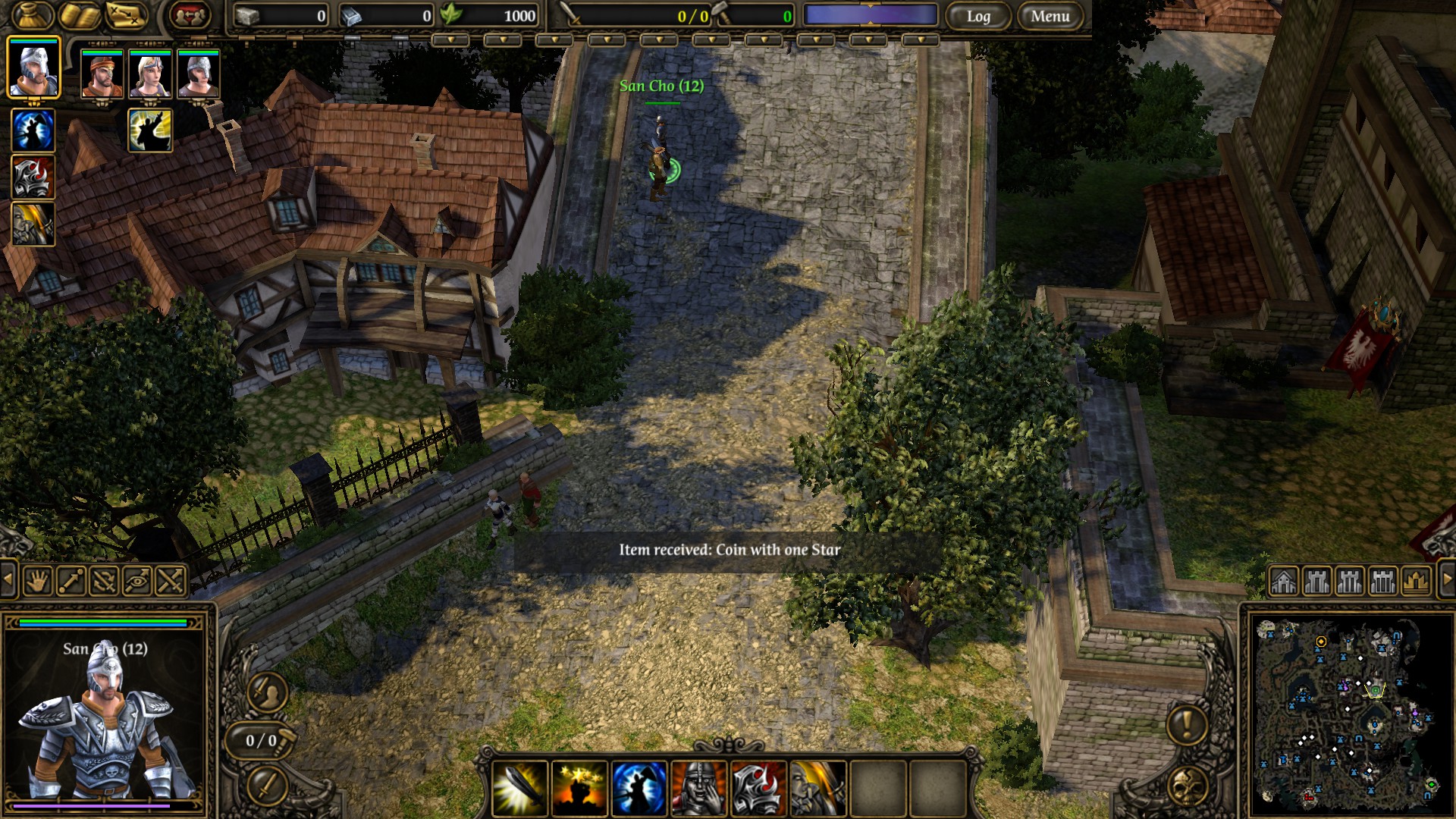The height and width of the screenshot is (819, 1456).
Task: Choose the crossed swords attack command
Action: 171,582
